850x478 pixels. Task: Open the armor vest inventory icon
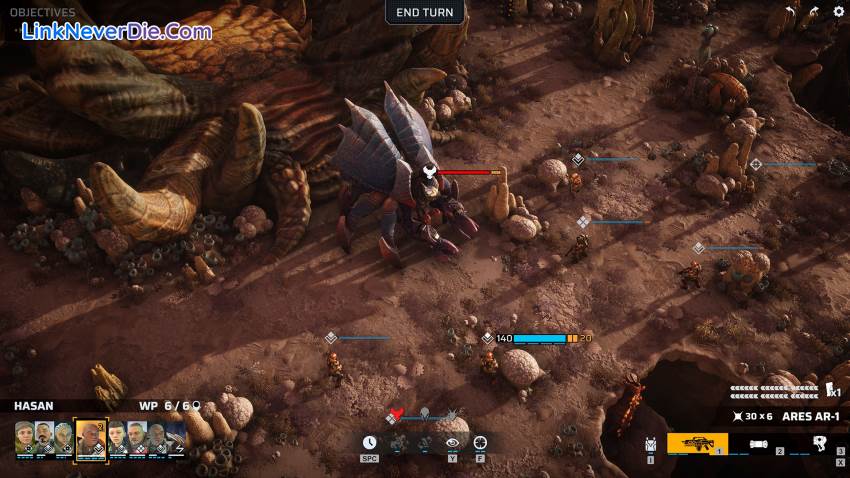click(x=651, y=443)
